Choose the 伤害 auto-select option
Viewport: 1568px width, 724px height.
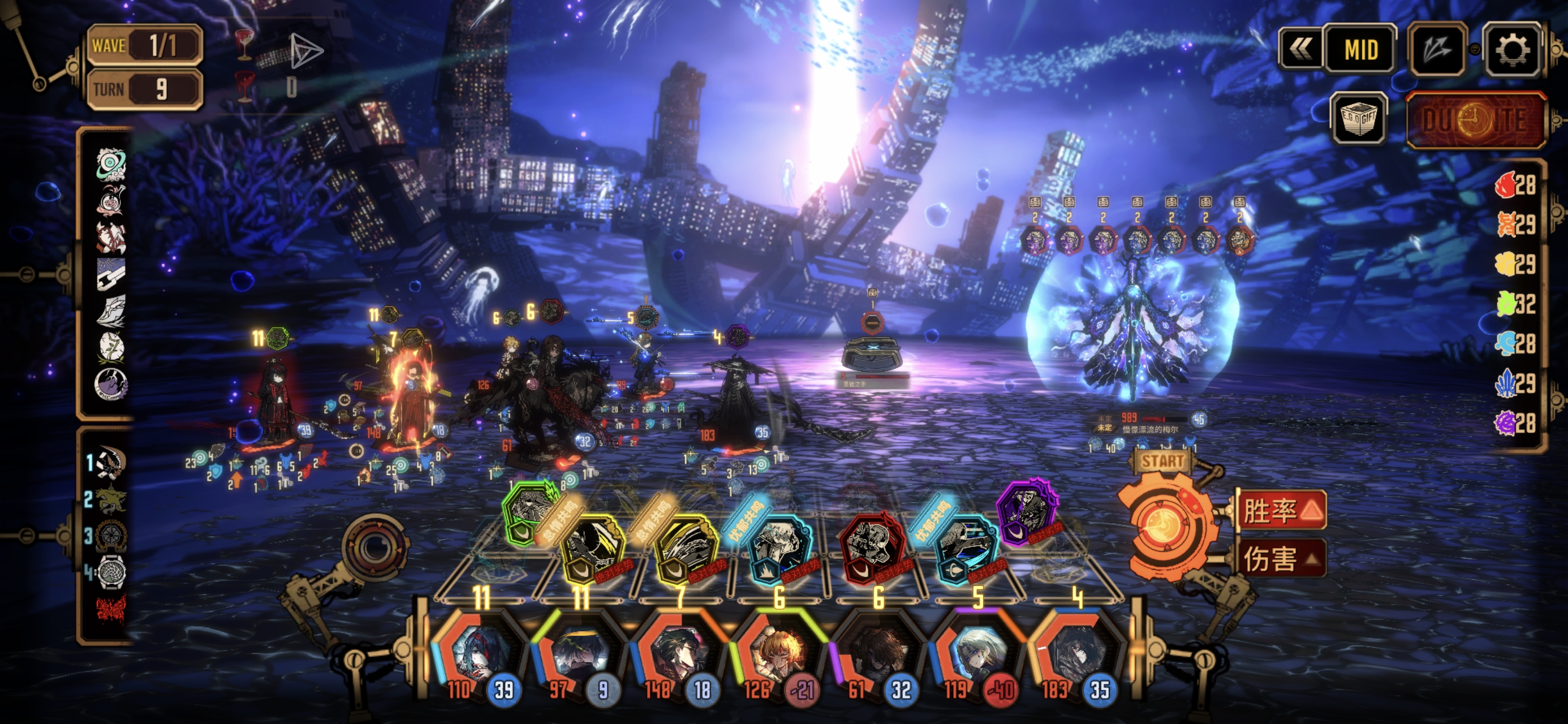coord(1281,559)
